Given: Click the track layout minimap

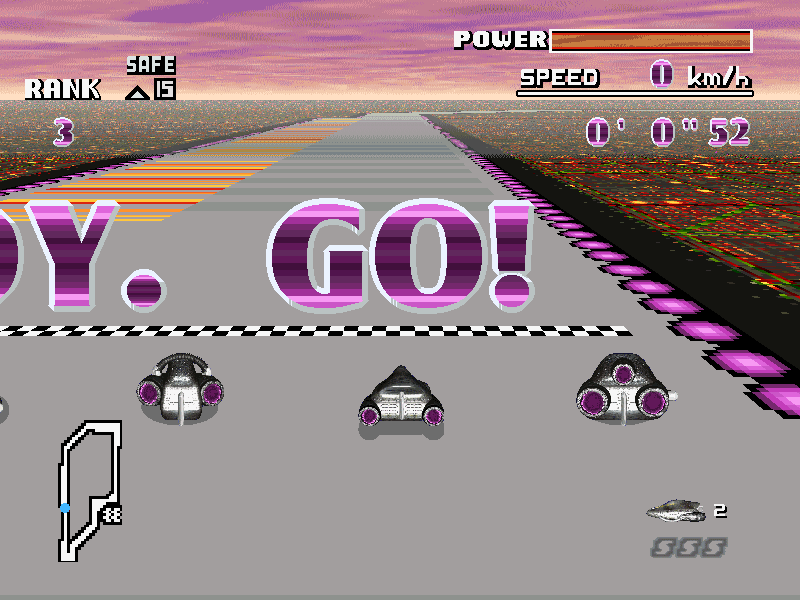Looking at the screenshot, I should pyautogui.click(x=89, y=488).
